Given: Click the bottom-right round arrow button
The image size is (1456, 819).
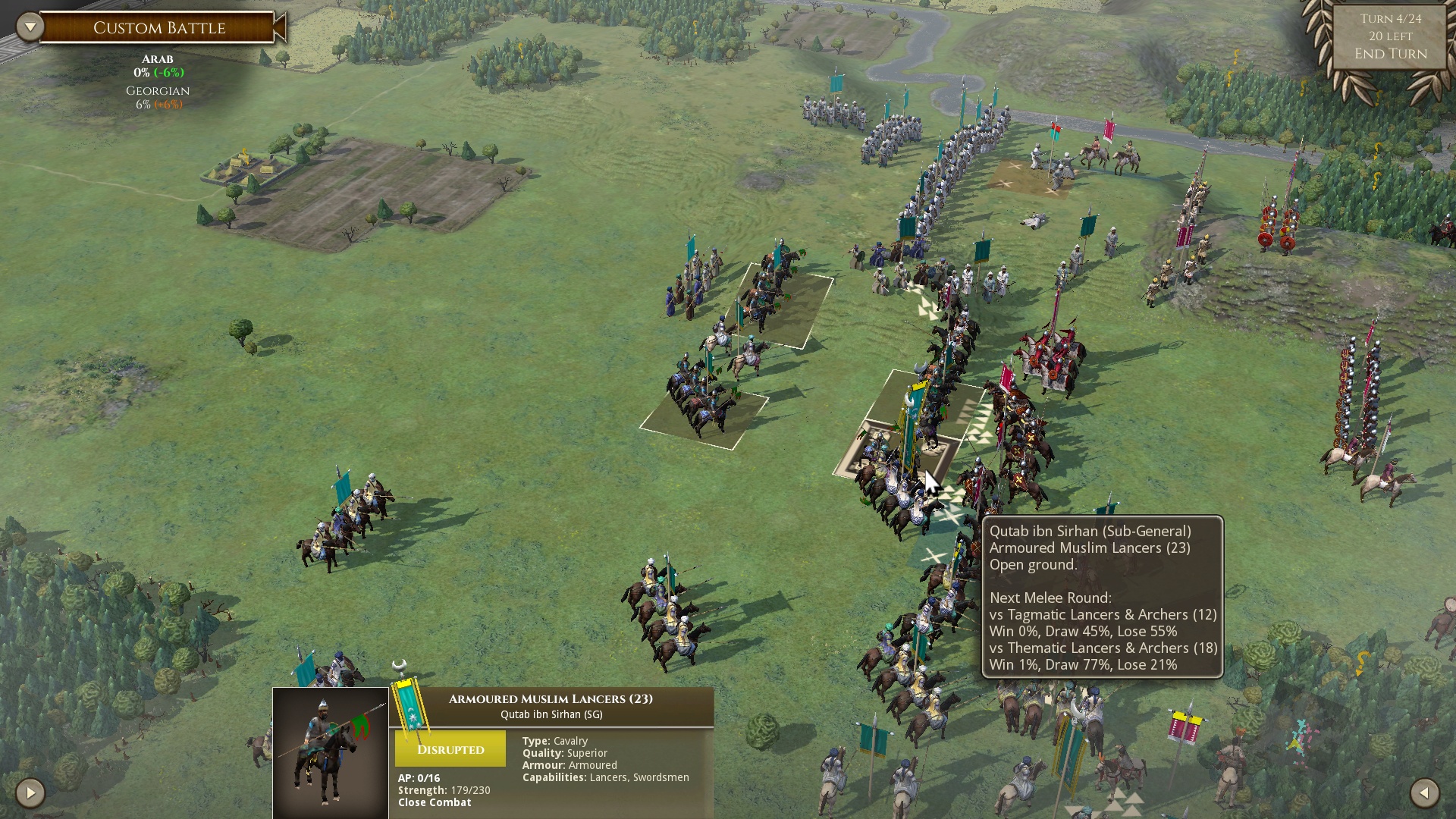Looking at the screenshot, I should [x=1424, y=793].
